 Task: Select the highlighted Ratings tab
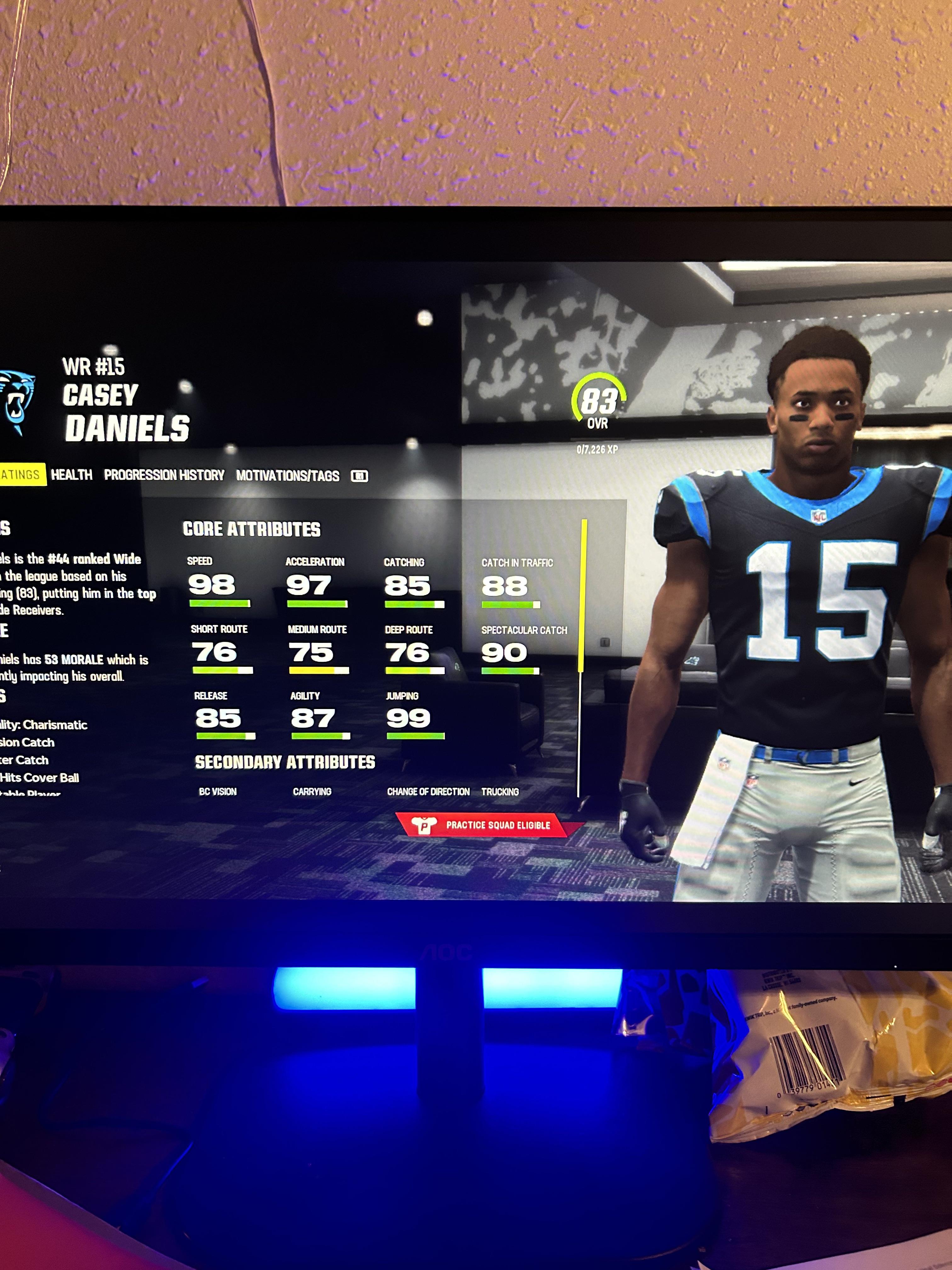click(20, 474)
